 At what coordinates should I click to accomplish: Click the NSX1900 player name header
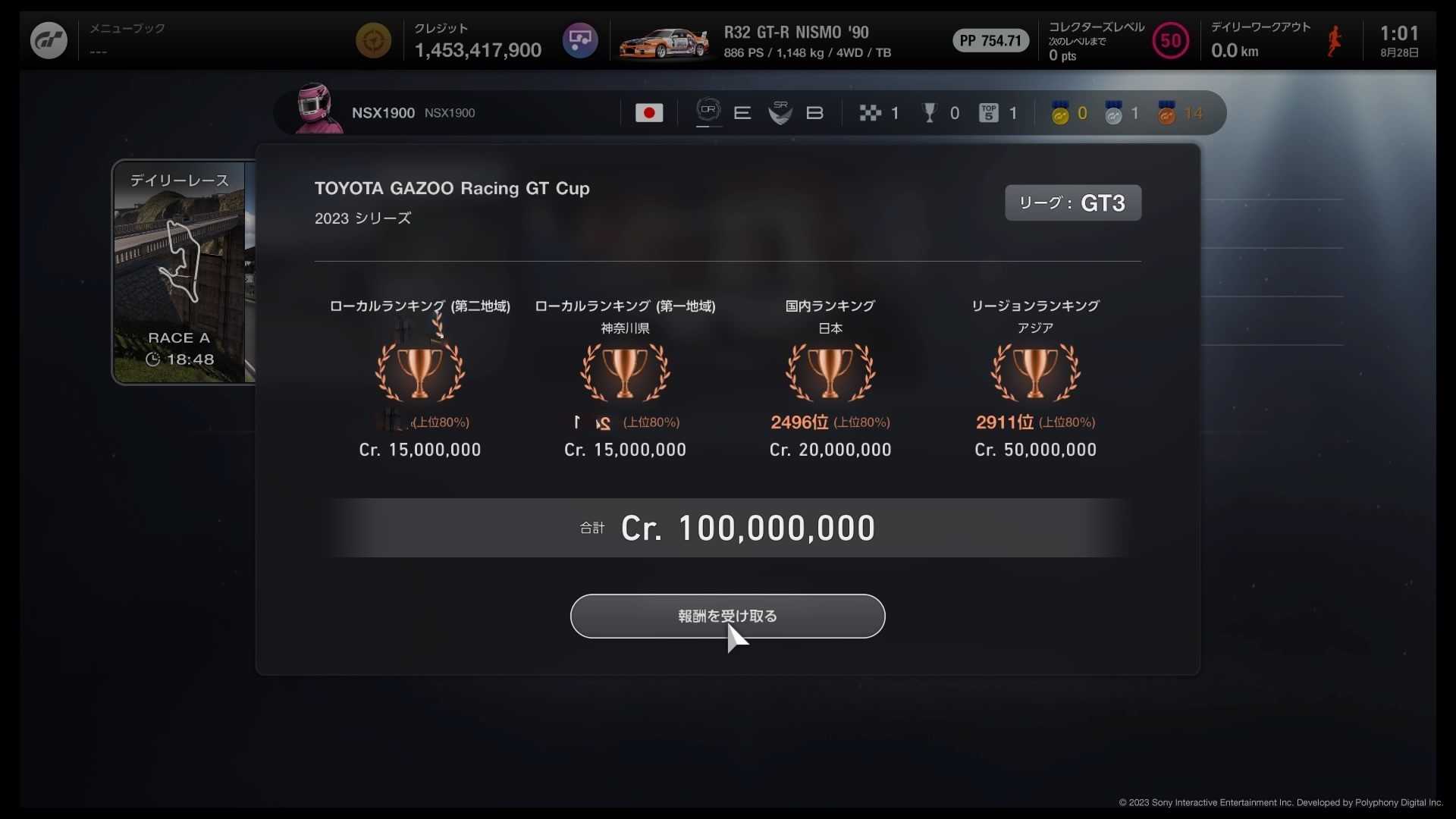pyautogui.click(x=382, y=112)
